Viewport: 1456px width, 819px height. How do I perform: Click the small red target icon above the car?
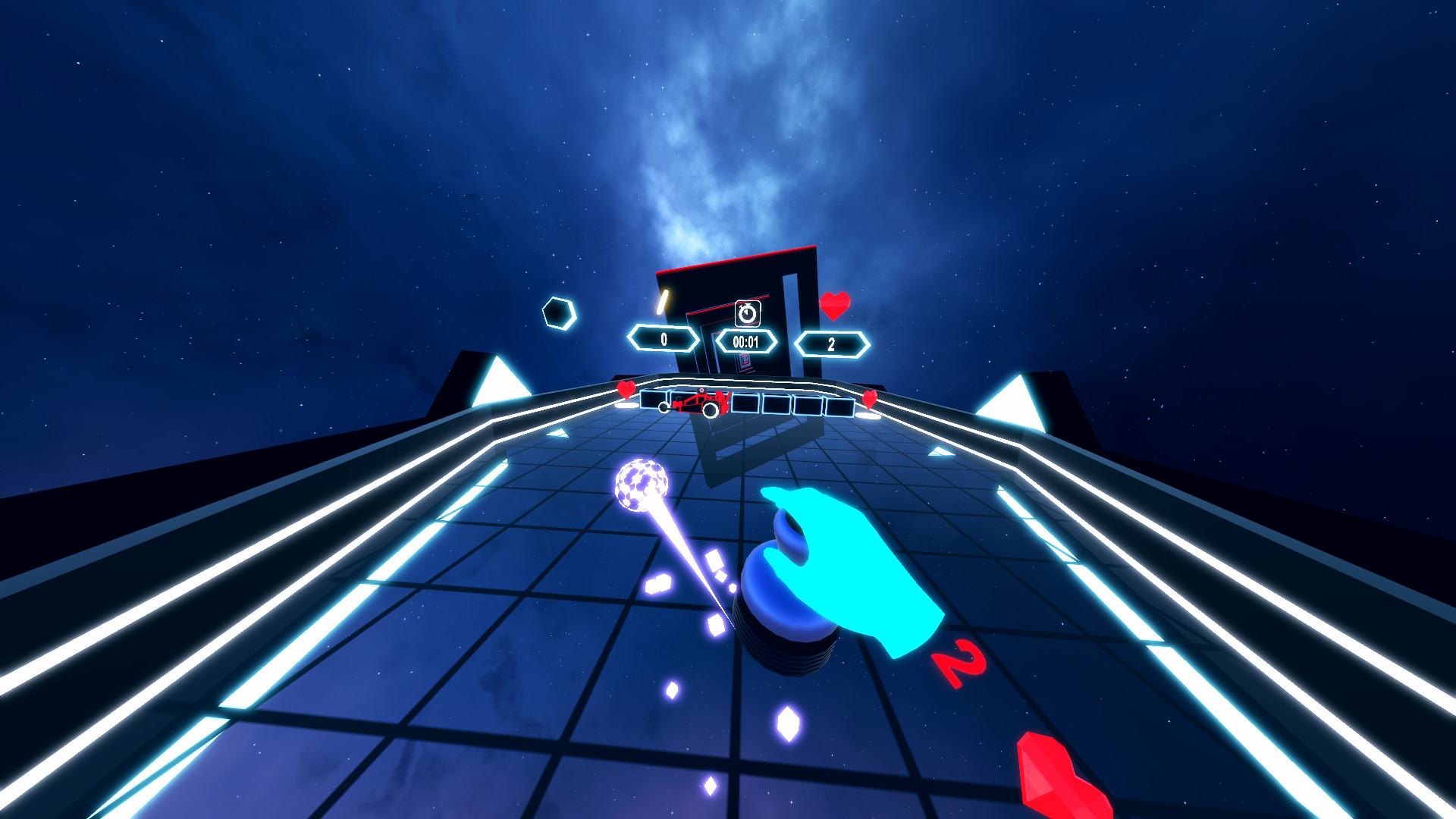pyautogui.click(x=701, y=391)
